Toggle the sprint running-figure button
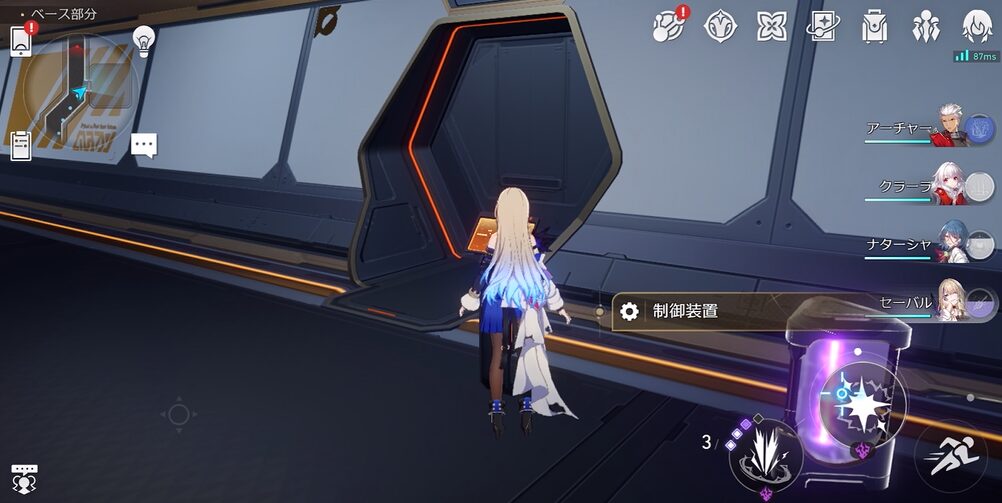 (950, 456)
